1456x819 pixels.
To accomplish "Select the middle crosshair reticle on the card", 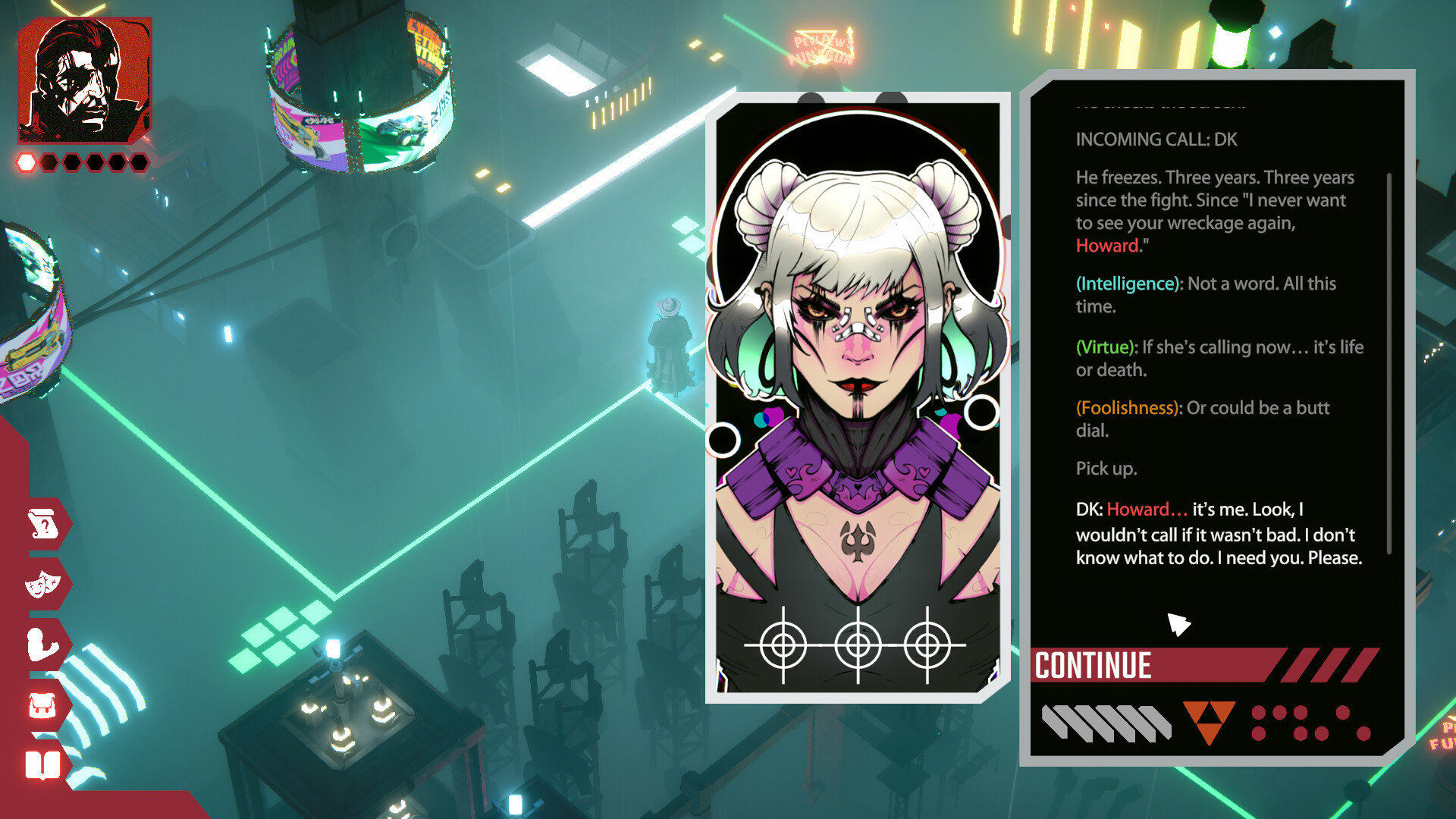I will [857, 645].
